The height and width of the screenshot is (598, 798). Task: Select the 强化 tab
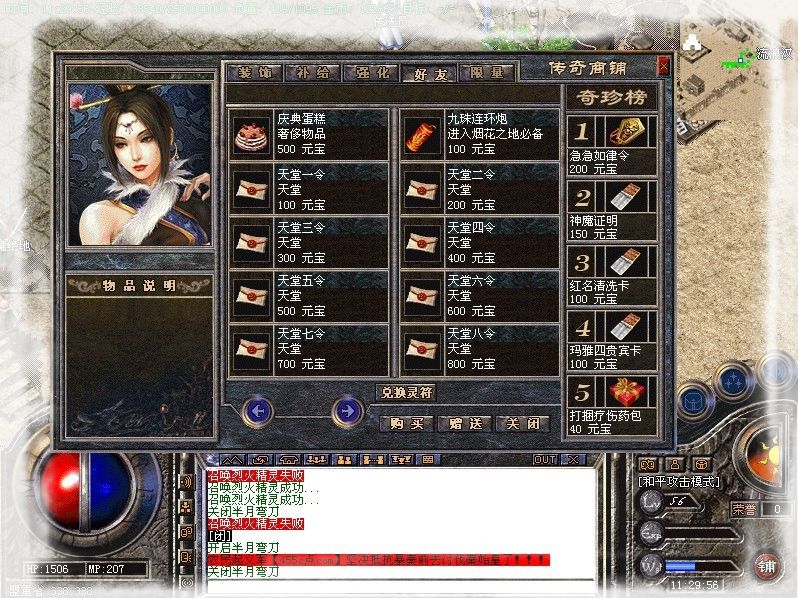pyautogui.click(x=371, y=72)
